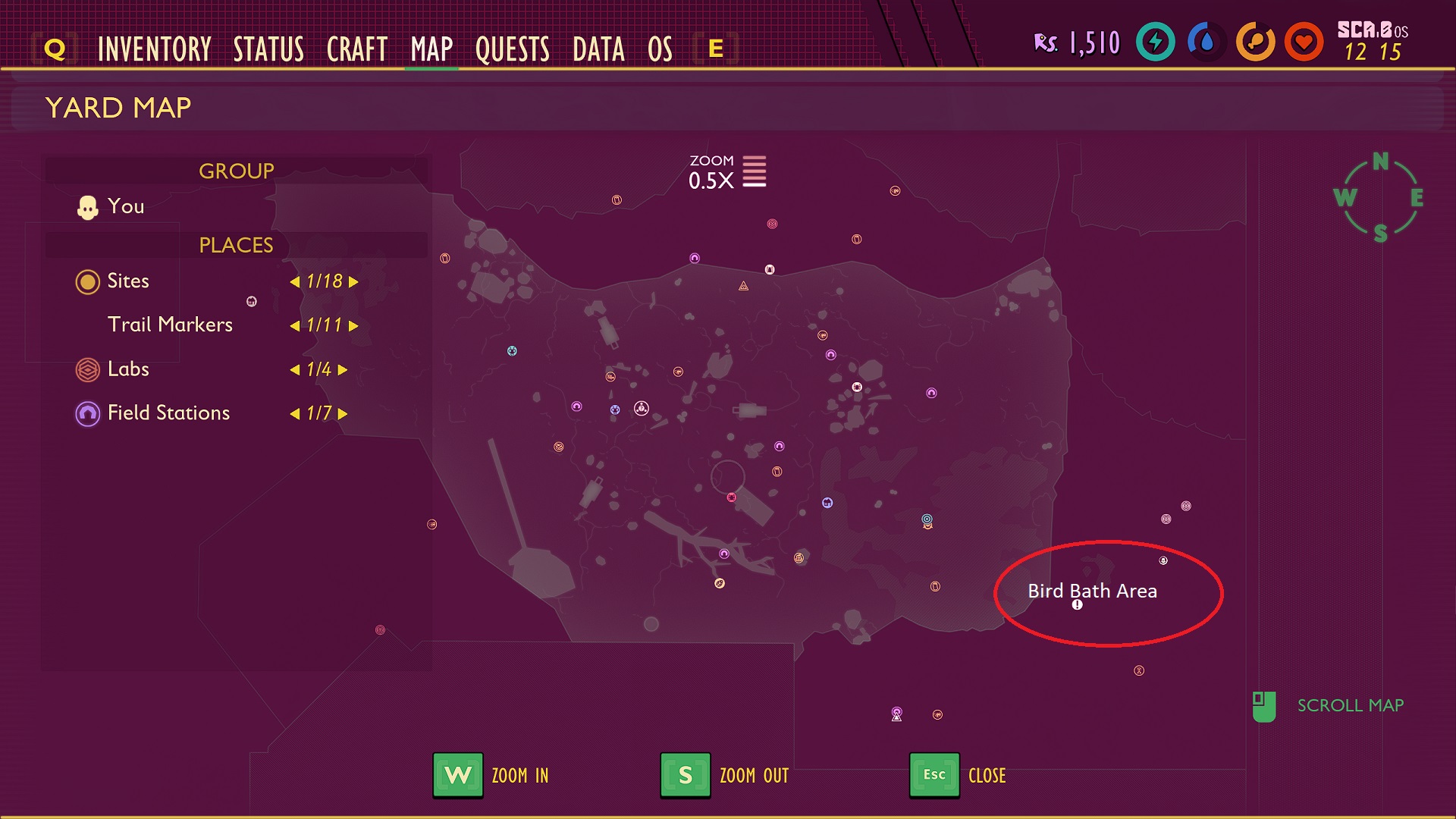Switch to the Quests tab
The width and height of the screenshot is (1456, 819).
[x=512, y=49]
